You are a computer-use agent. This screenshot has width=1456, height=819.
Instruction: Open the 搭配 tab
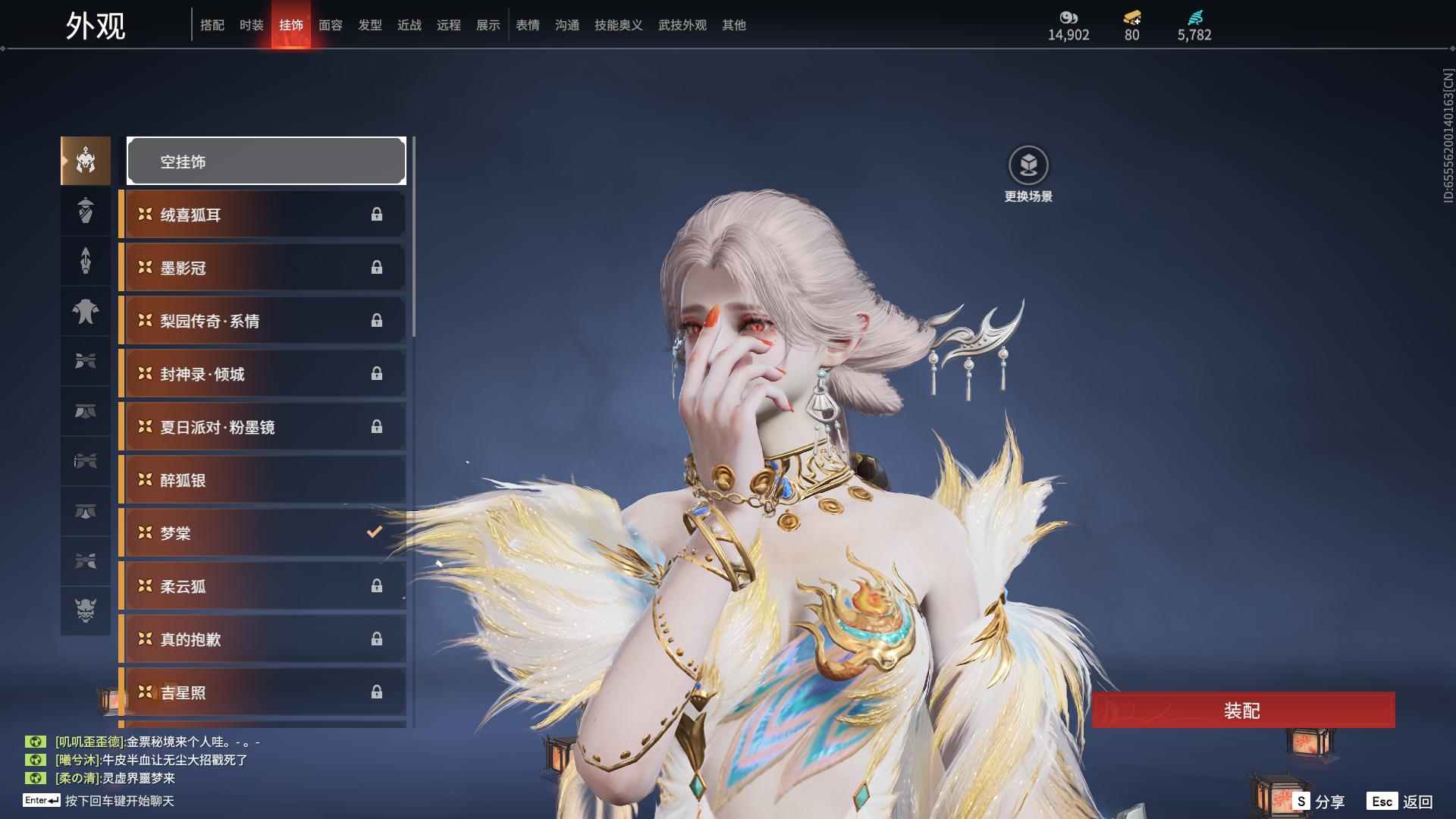(x=212, y=25)
